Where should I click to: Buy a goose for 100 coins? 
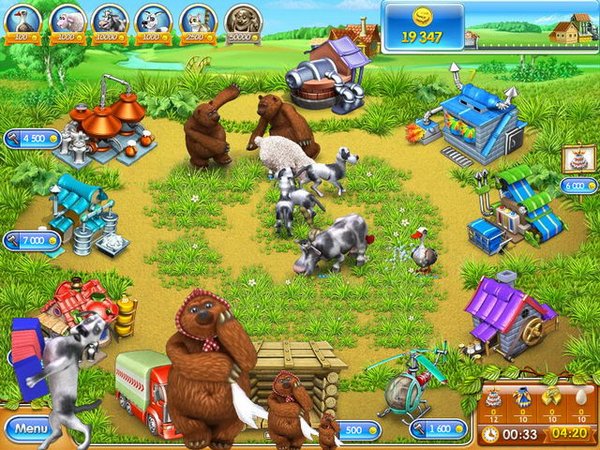coord(21,19)
